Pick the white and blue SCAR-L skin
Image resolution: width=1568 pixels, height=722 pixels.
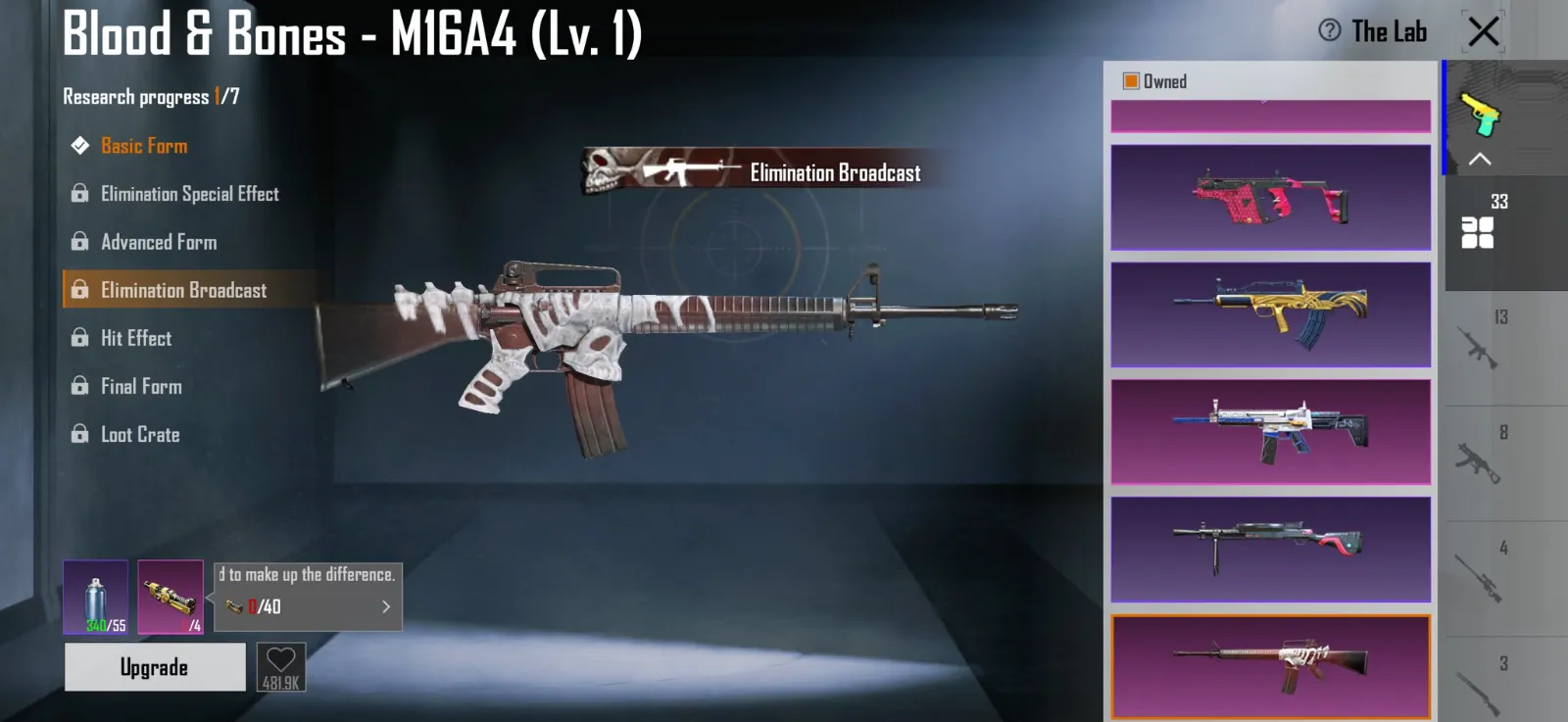tap(1270, 432)
